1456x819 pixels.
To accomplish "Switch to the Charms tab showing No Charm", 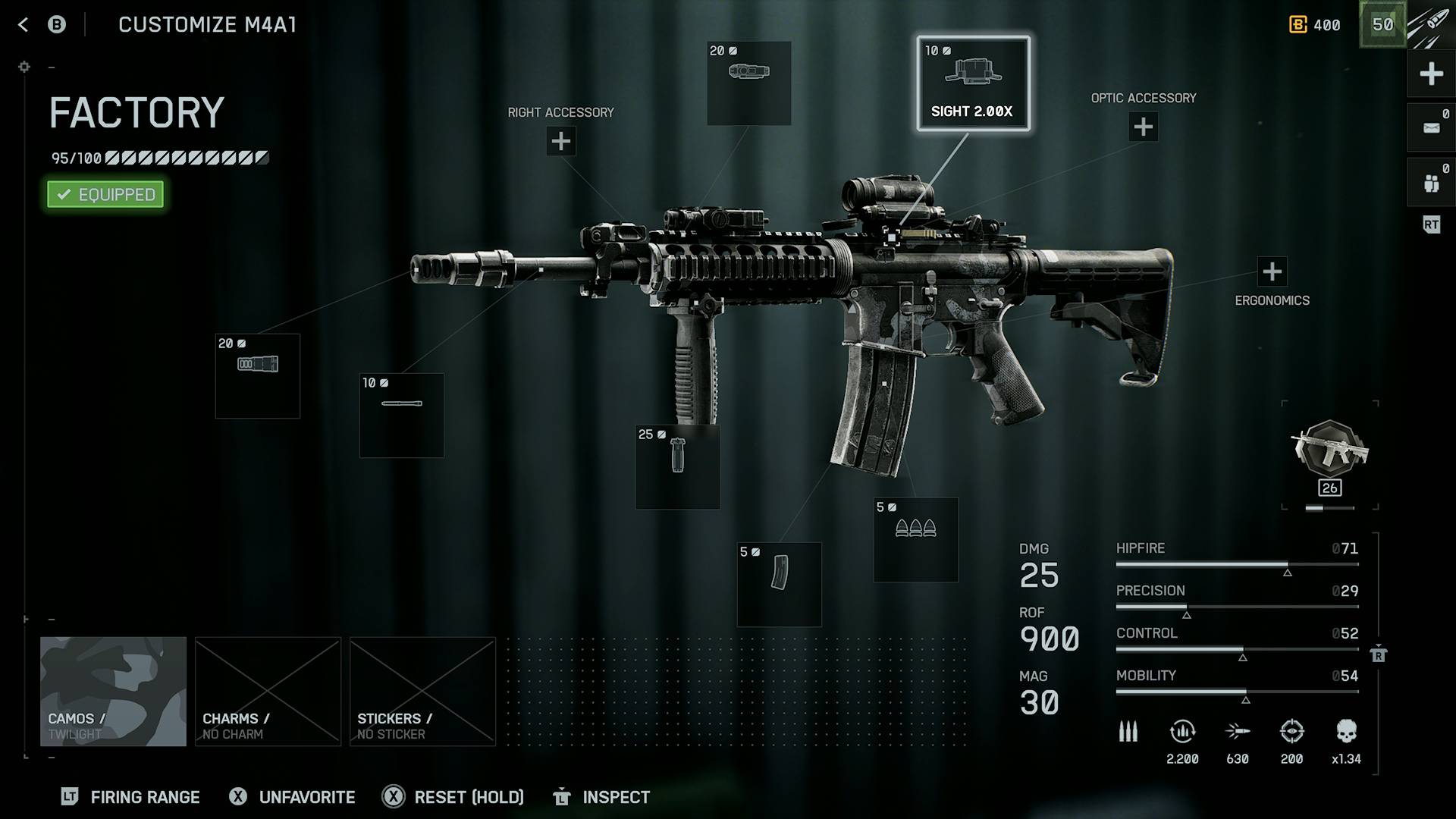I will [x=268, y=692].
